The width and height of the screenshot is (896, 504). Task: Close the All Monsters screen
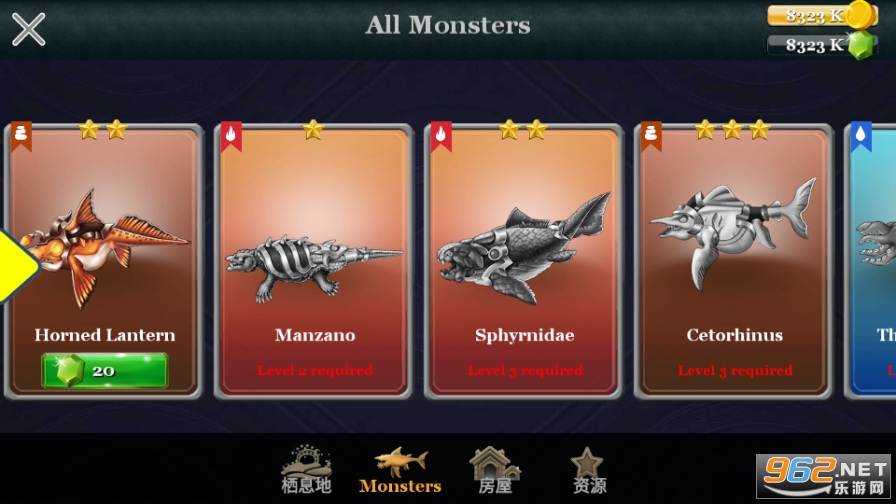pyautogui.click(x=28, y=28)
